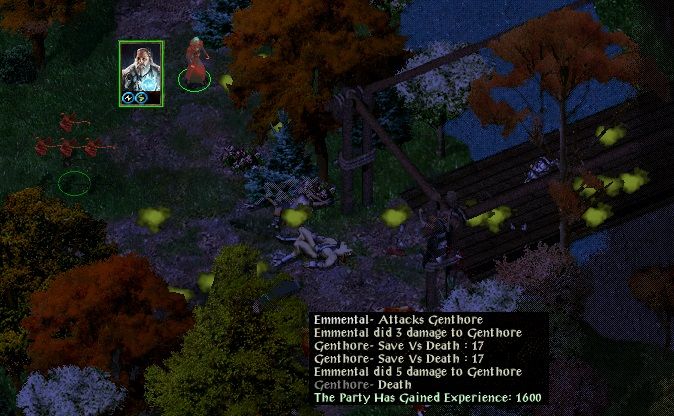Select the red-robed party member with green circle
The height and width of the screenshot is (416, 674).
pyautogui.click(x=195, y=62)
